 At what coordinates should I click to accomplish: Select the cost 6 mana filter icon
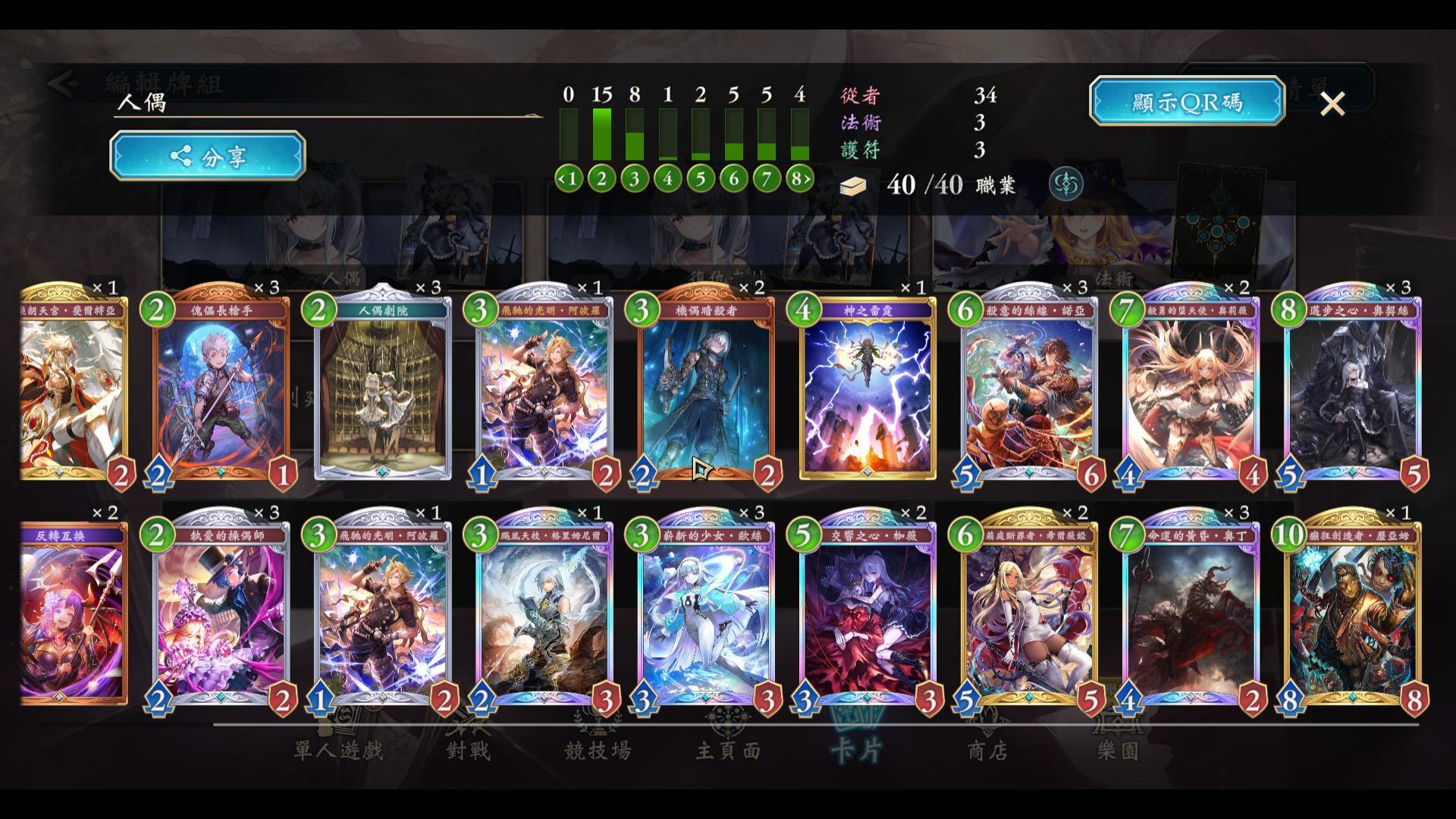733,178
